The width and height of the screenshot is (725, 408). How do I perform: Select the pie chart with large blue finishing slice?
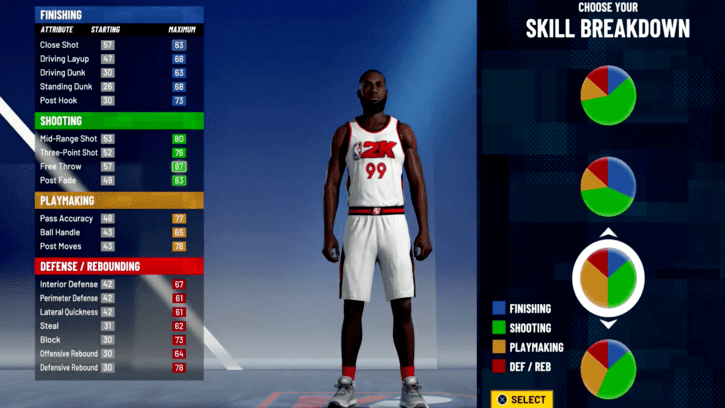[608, 186]
